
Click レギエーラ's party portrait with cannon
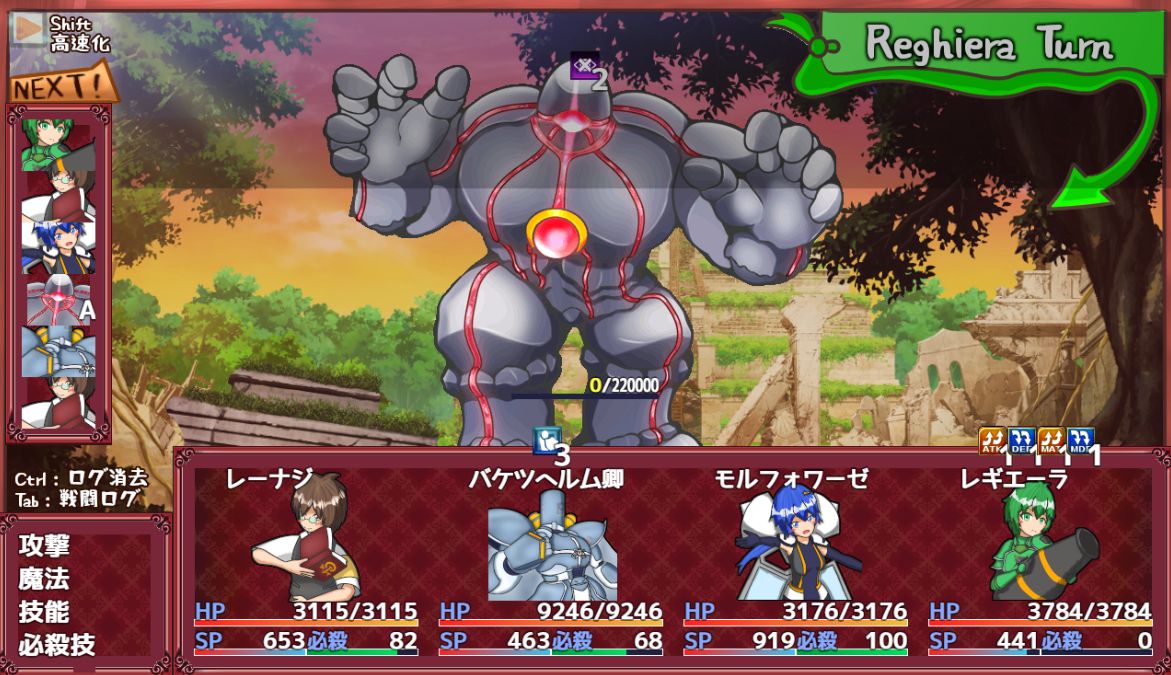point(1040,542)
